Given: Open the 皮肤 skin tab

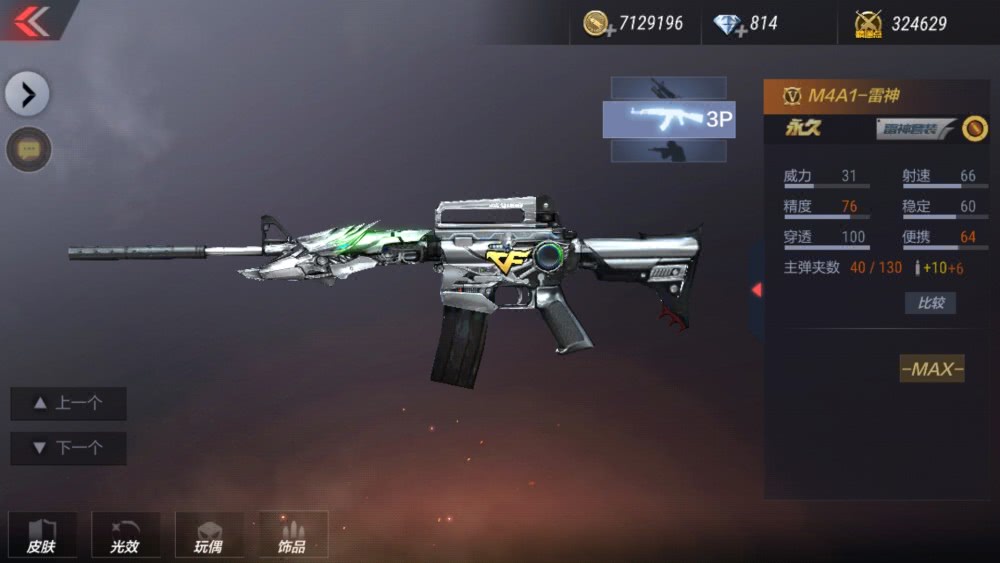Looking at the screenshot, I should click(42, 535).
